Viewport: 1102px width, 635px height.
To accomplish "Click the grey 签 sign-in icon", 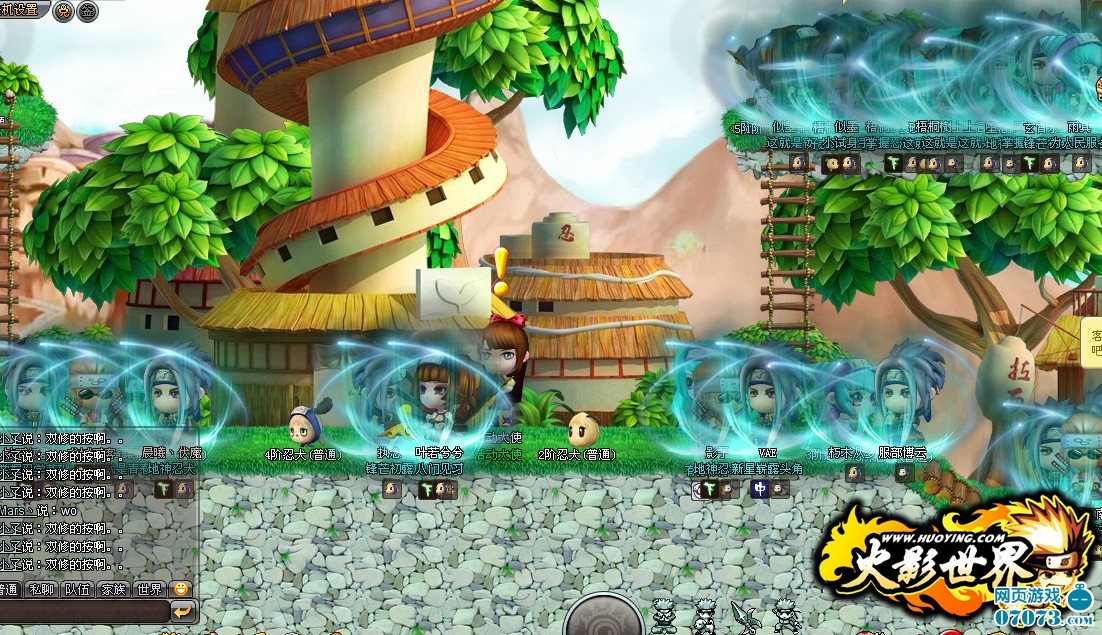I will (88, 11).
